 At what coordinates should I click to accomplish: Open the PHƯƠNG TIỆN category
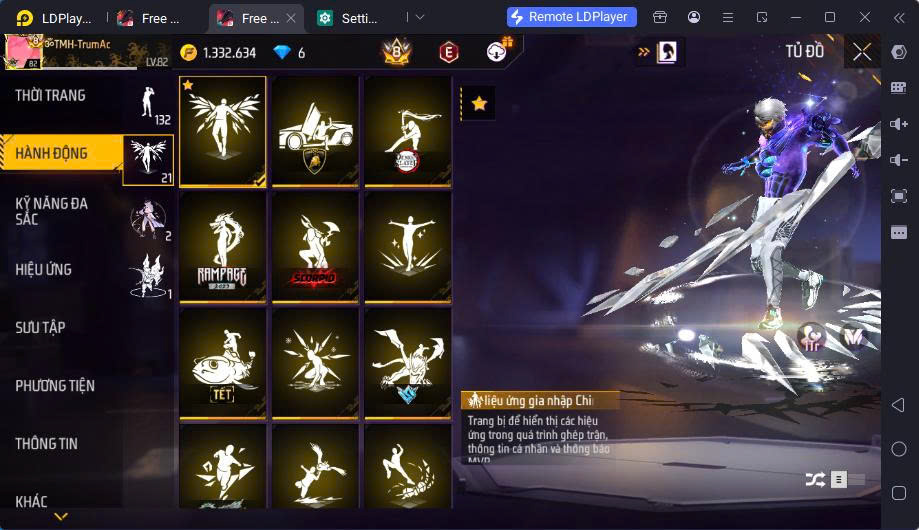tap(55, 386)
